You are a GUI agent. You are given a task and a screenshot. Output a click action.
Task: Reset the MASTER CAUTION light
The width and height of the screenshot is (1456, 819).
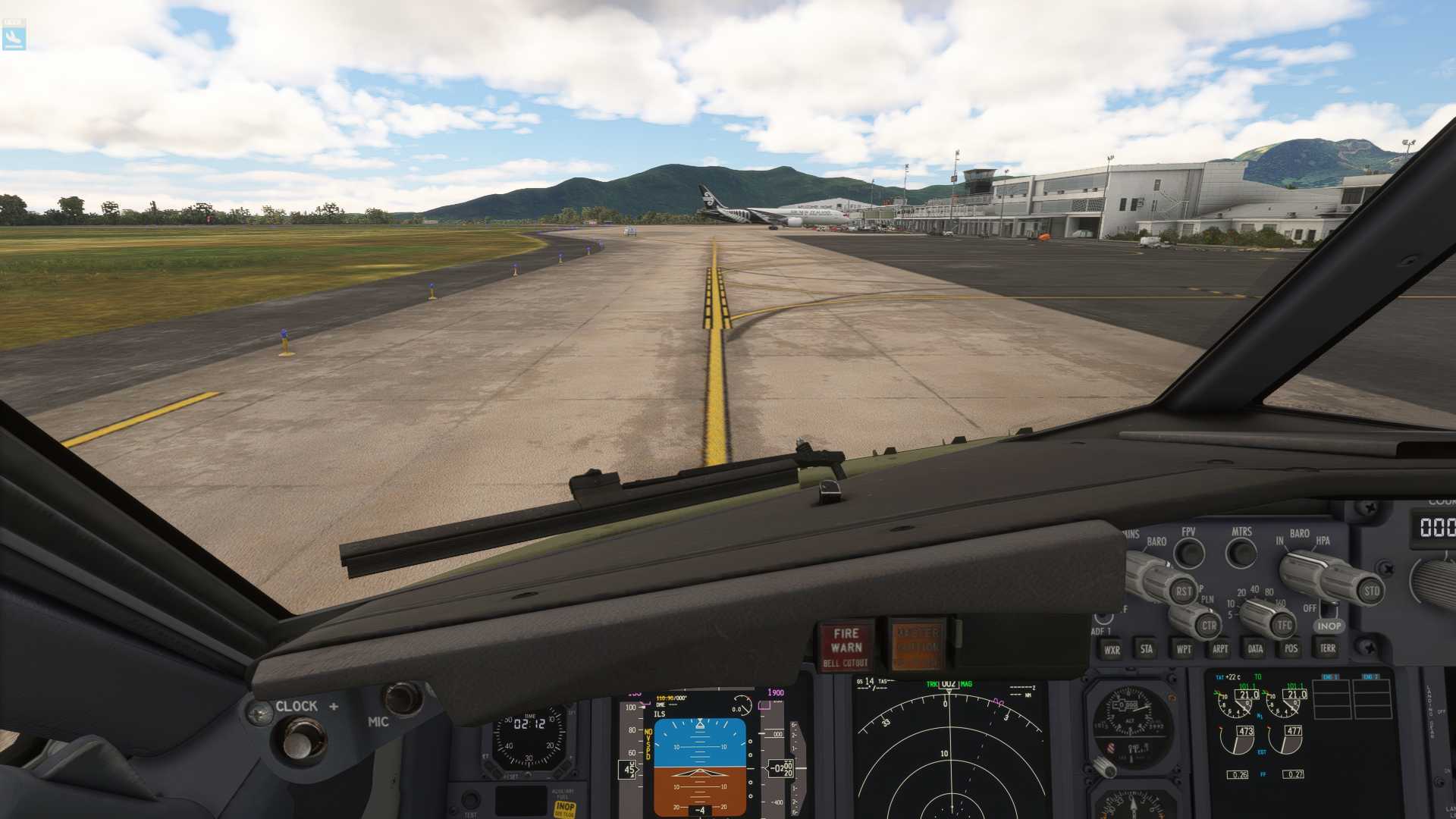pyautogui.click(x=918, y=647)
